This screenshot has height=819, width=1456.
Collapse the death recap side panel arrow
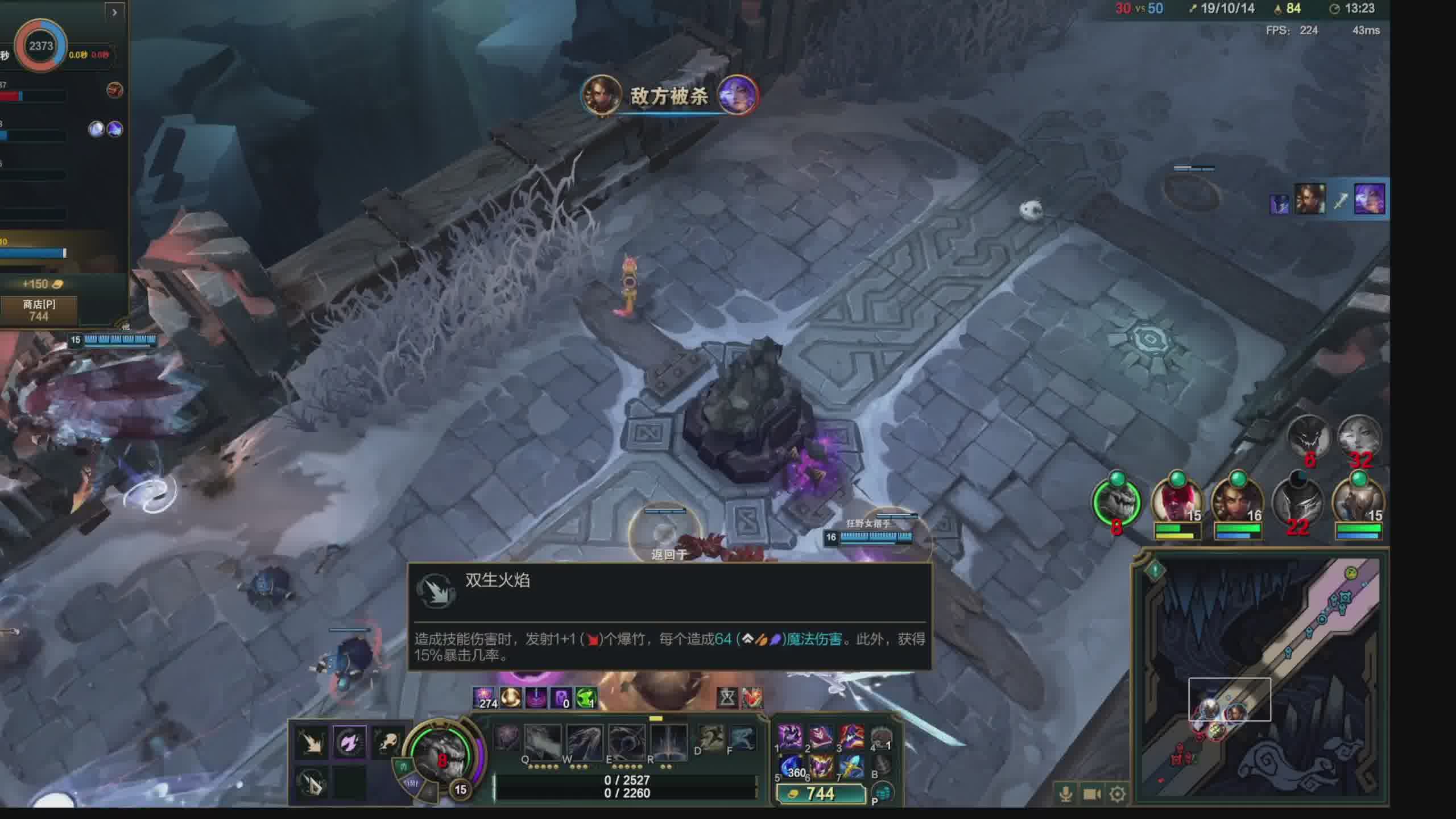pos(114,12)
